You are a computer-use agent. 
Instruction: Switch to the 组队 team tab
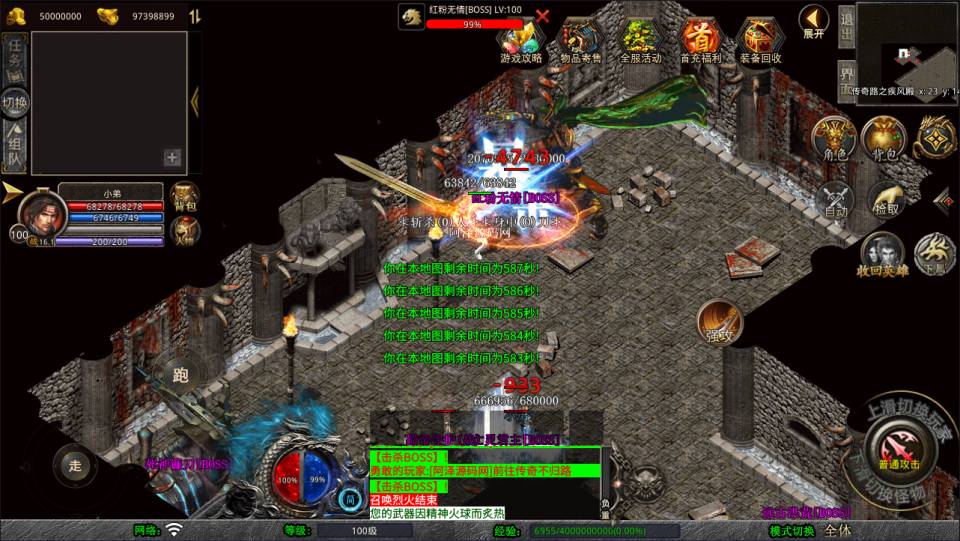[x=15, y=146]
